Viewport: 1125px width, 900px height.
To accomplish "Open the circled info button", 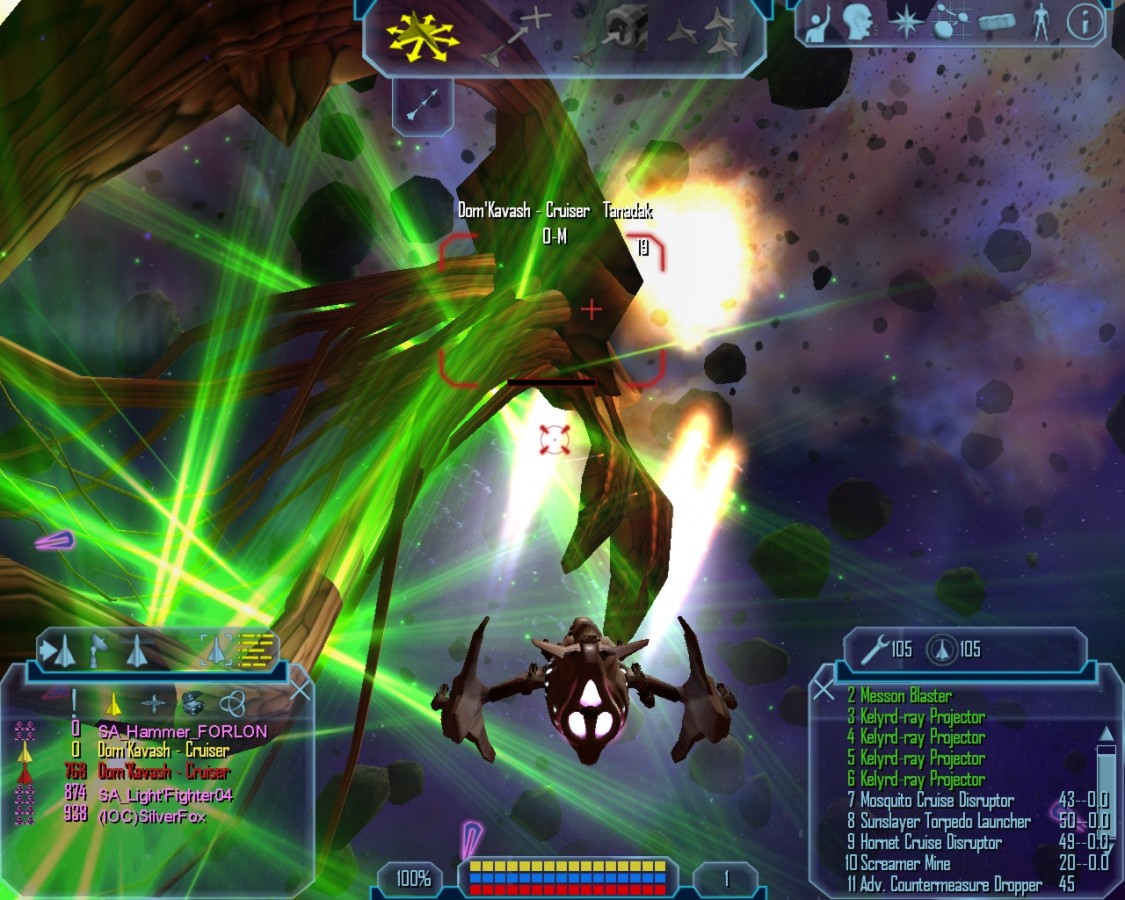I will pos(1084,23).
